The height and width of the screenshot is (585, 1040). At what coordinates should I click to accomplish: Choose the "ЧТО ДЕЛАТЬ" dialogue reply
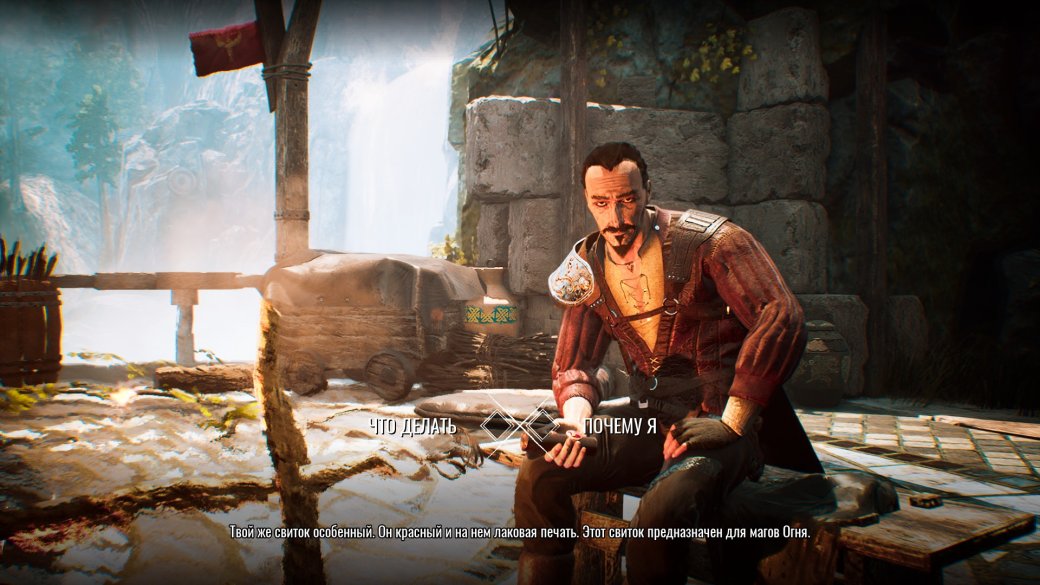click(x=413, y=426)
